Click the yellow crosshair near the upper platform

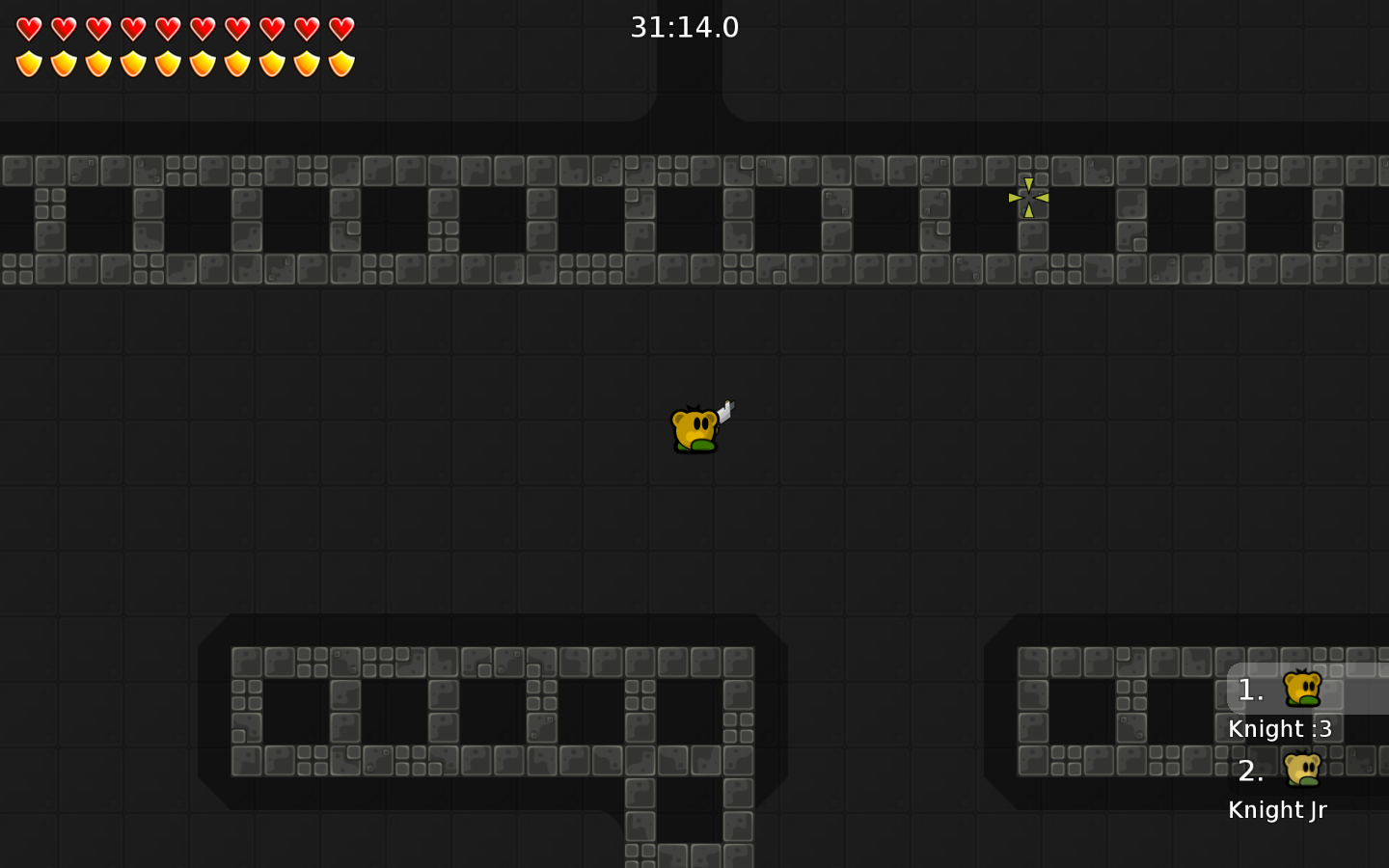(x=1029, y=197)
